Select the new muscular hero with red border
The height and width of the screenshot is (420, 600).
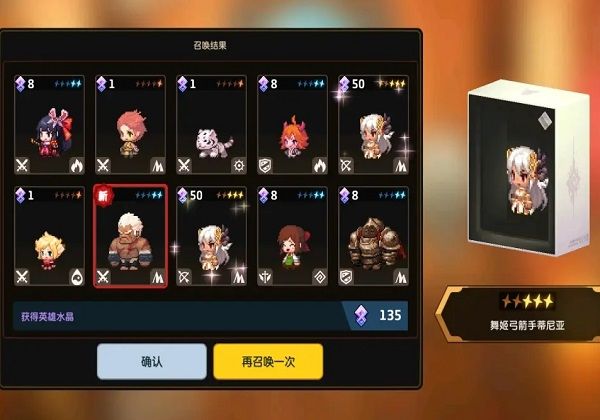(x=129, y=236)
